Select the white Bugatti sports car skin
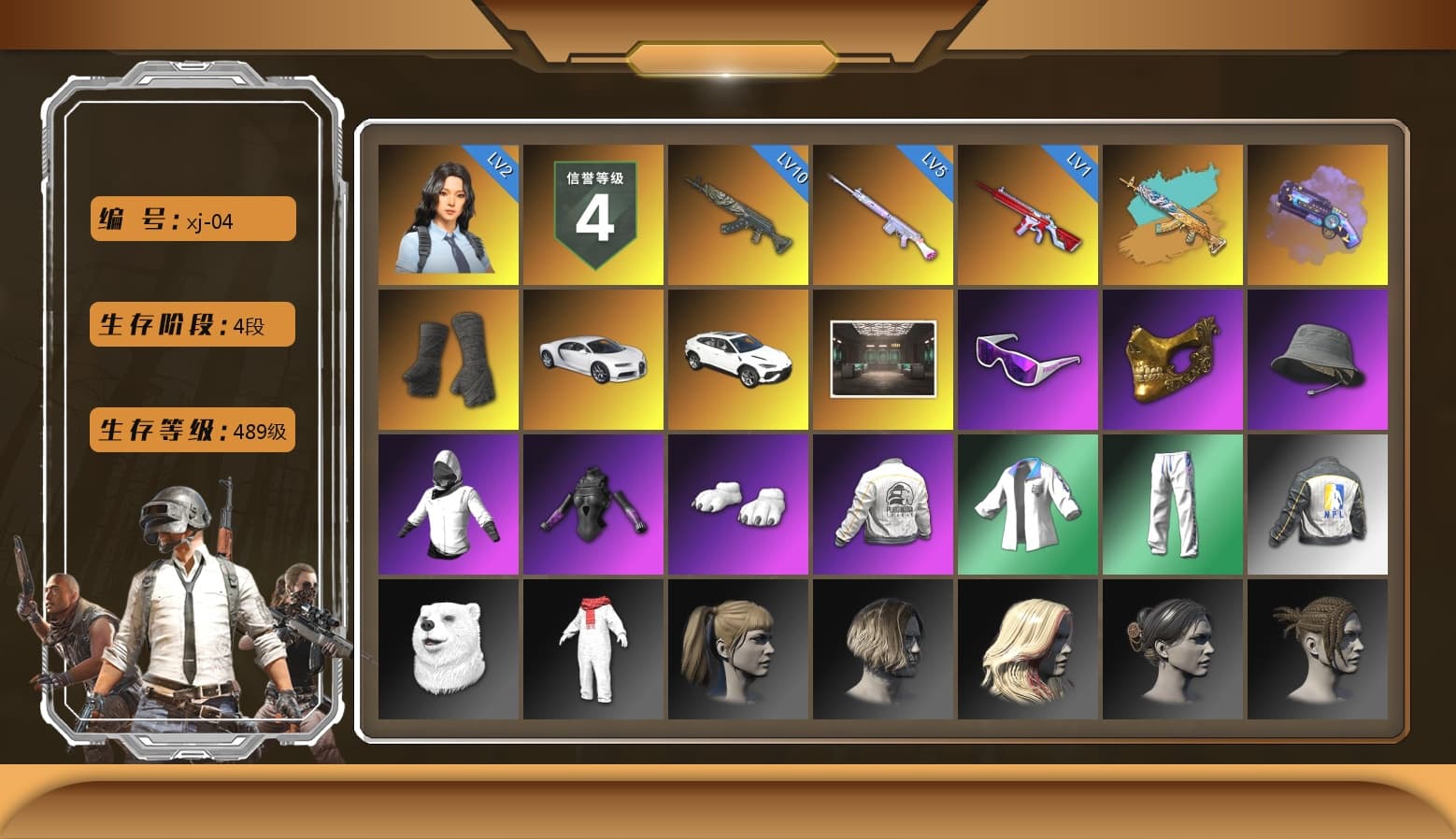Screen dimensions: 1456x839 coord(592,360)
